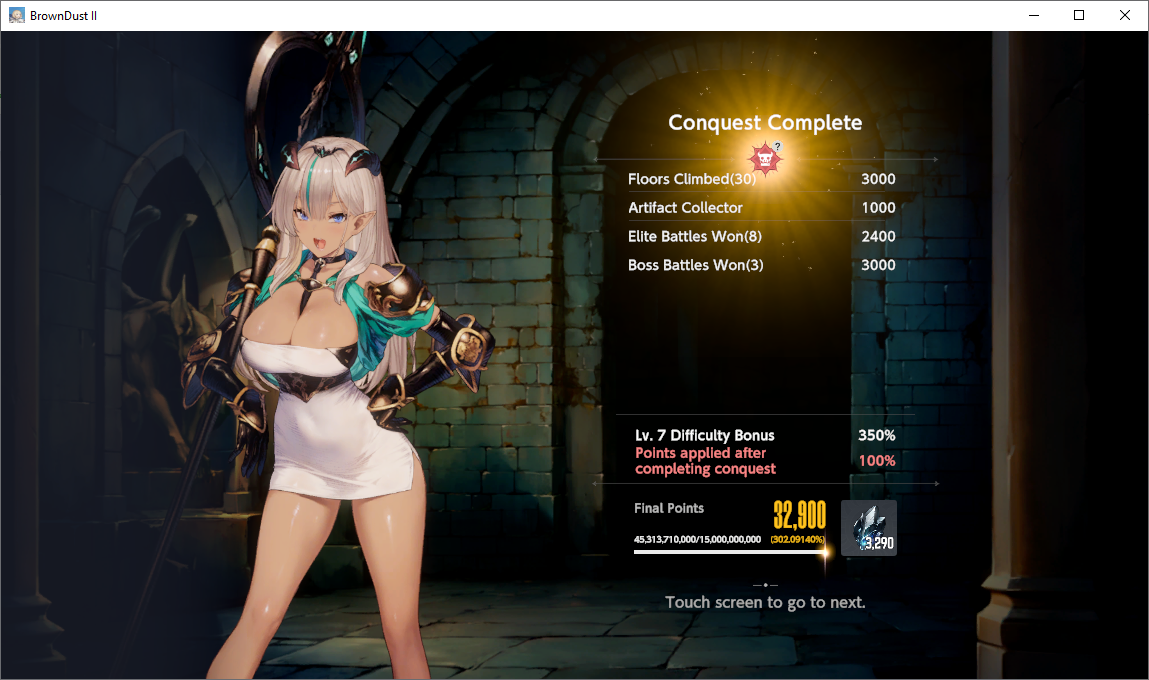Click the red skull difficulty badge

pos(765,158)
